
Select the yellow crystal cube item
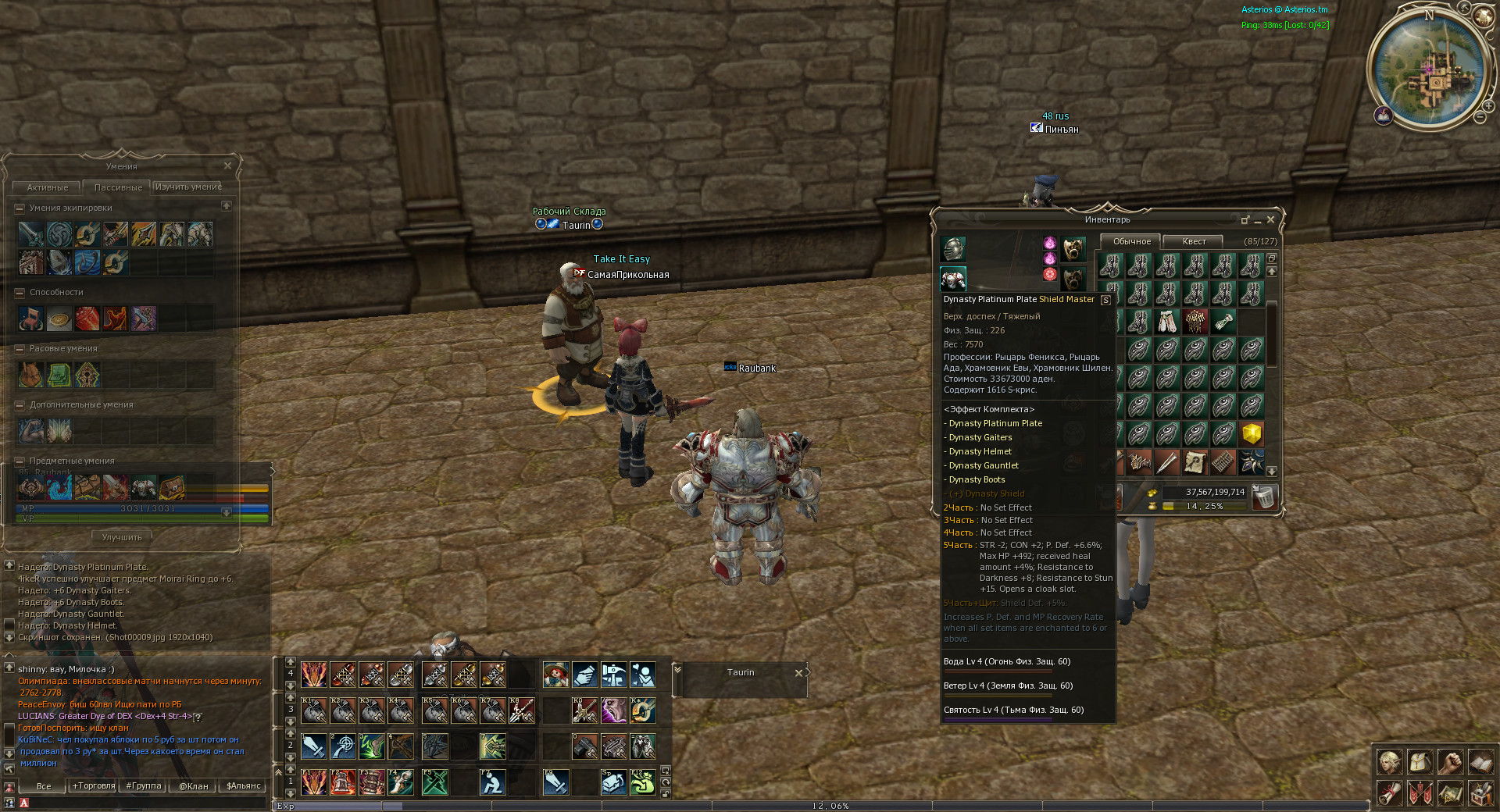tap(1252, 433)
